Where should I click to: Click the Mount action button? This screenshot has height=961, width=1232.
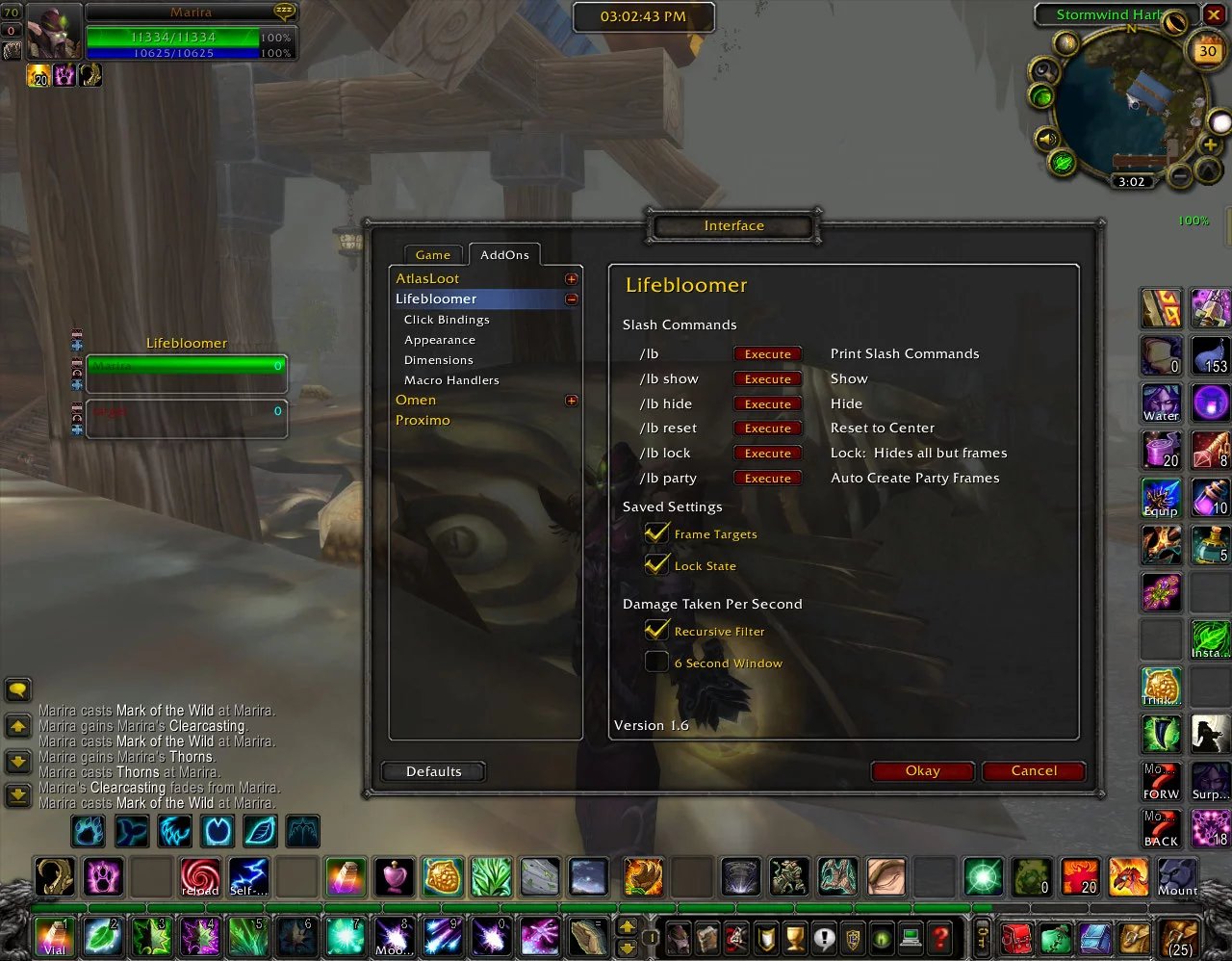pyautogui.click(x=1177, y=877)
